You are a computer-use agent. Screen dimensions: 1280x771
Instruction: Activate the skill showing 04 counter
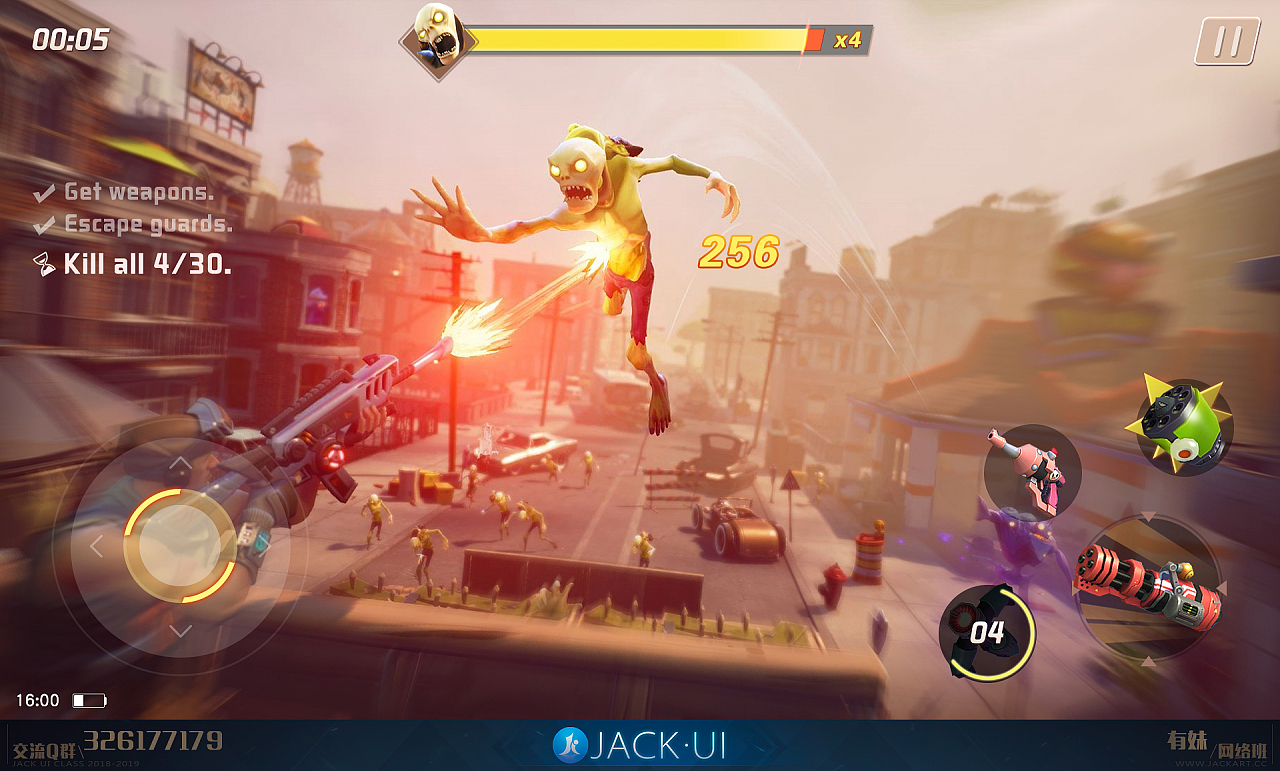pyautogui.click(x=986, y=632)
